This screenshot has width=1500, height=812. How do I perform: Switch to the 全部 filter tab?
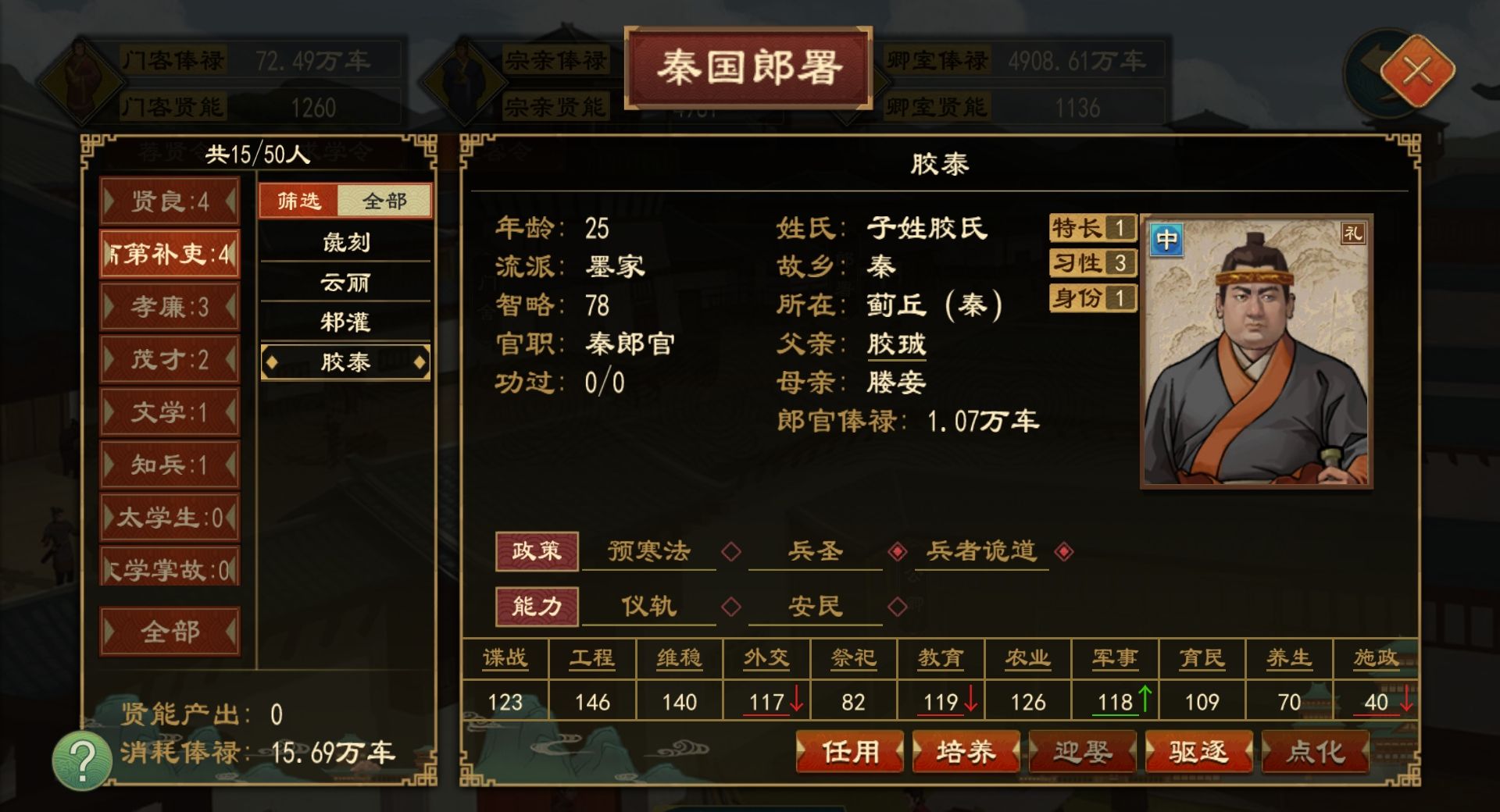[x=384, y=201]
